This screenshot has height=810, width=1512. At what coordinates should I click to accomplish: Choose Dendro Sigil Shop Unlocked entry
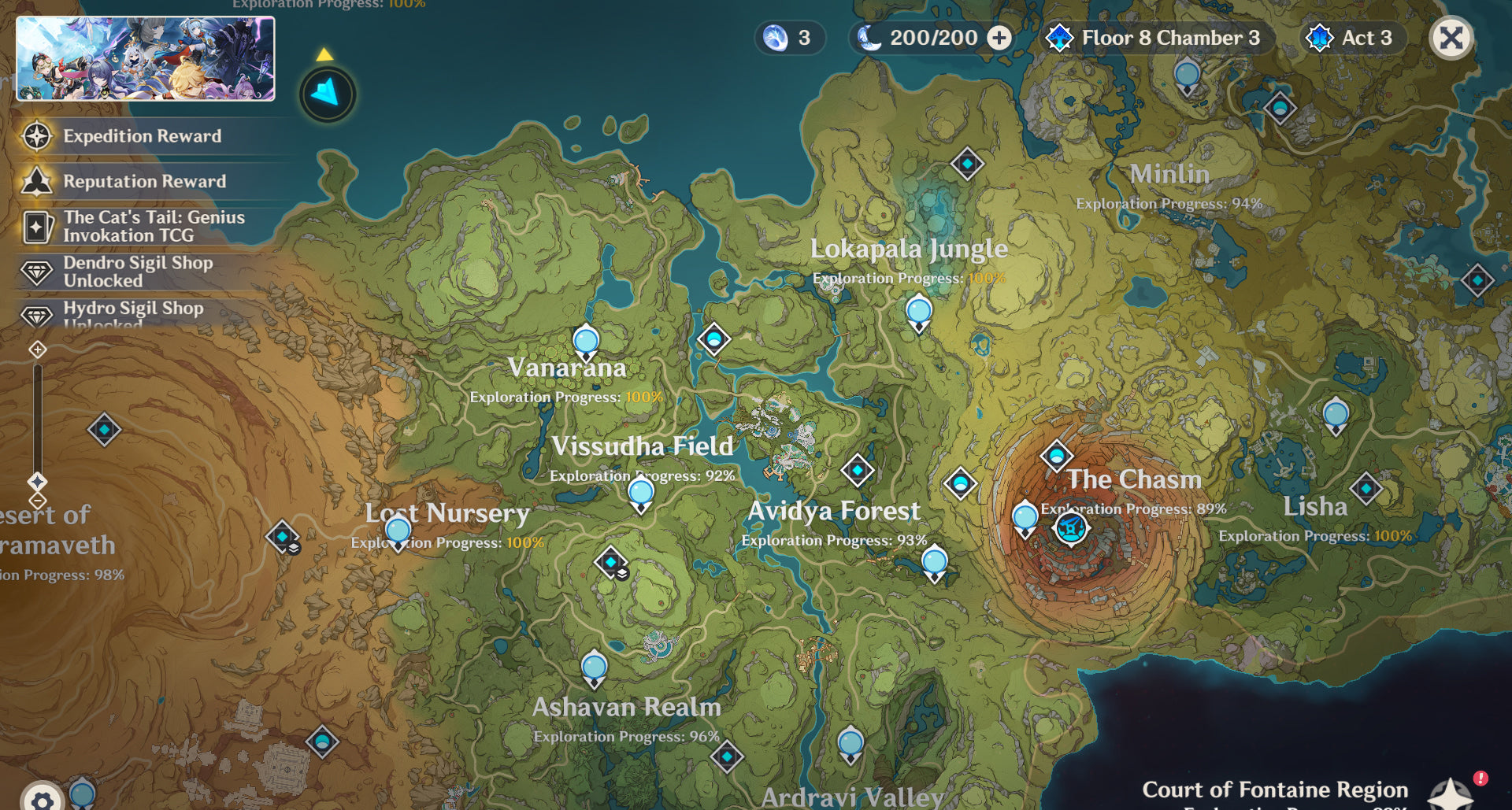[138, 272]
